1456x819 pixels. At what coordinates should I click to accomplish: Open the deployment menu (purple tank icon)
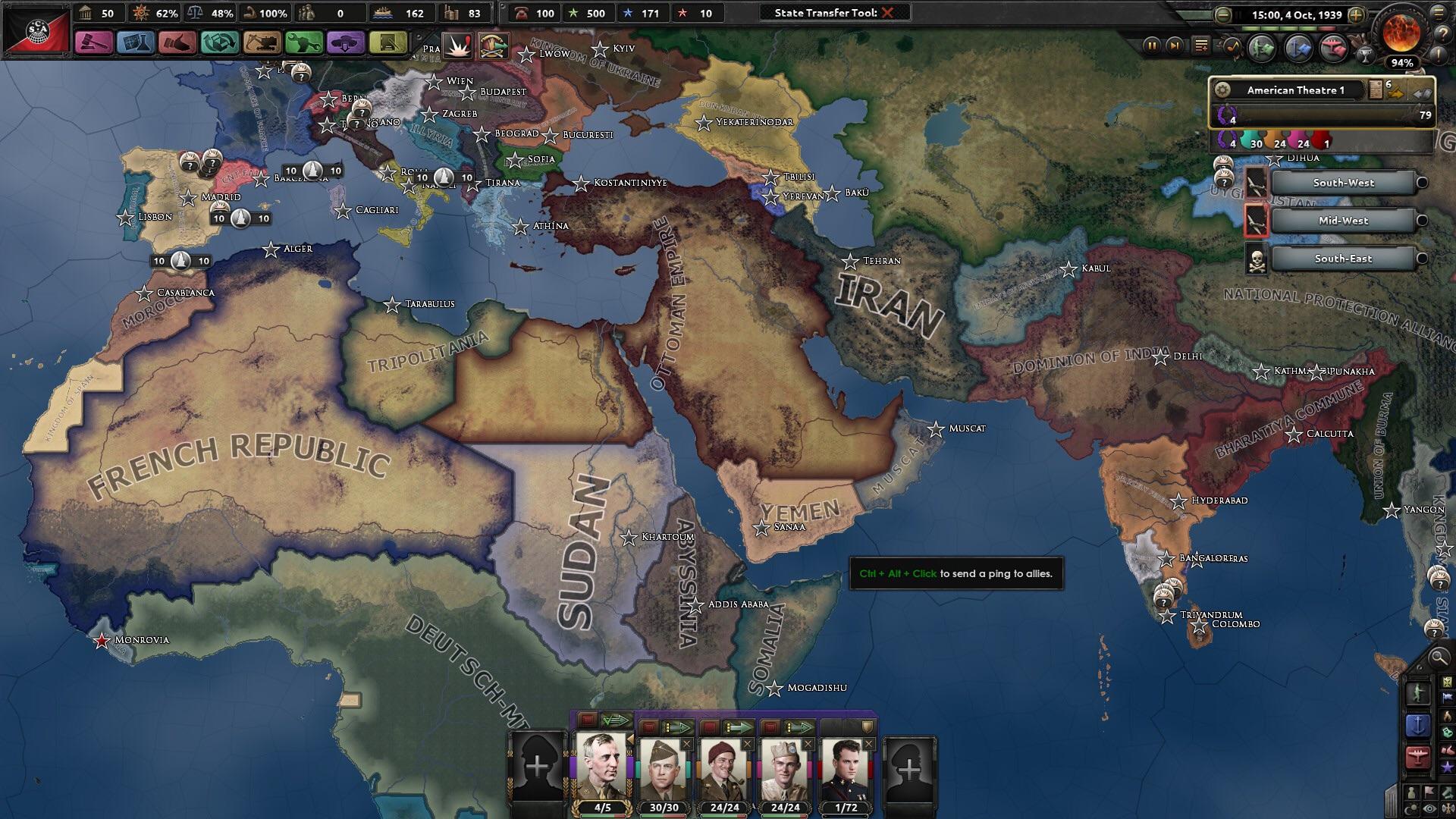pyautogui.click(x=346, y=43)
